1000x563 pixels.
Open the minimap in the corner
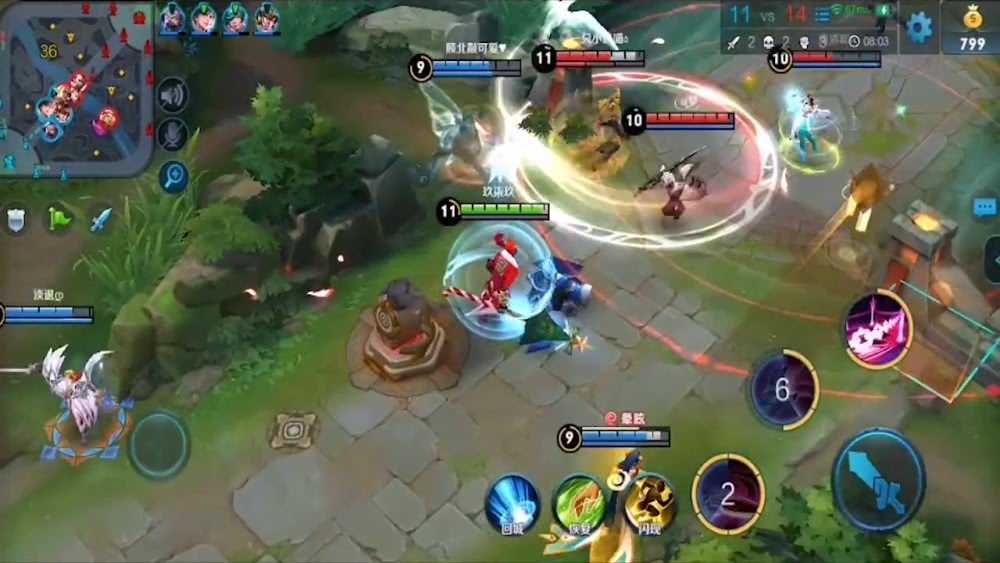coord(75,88)
